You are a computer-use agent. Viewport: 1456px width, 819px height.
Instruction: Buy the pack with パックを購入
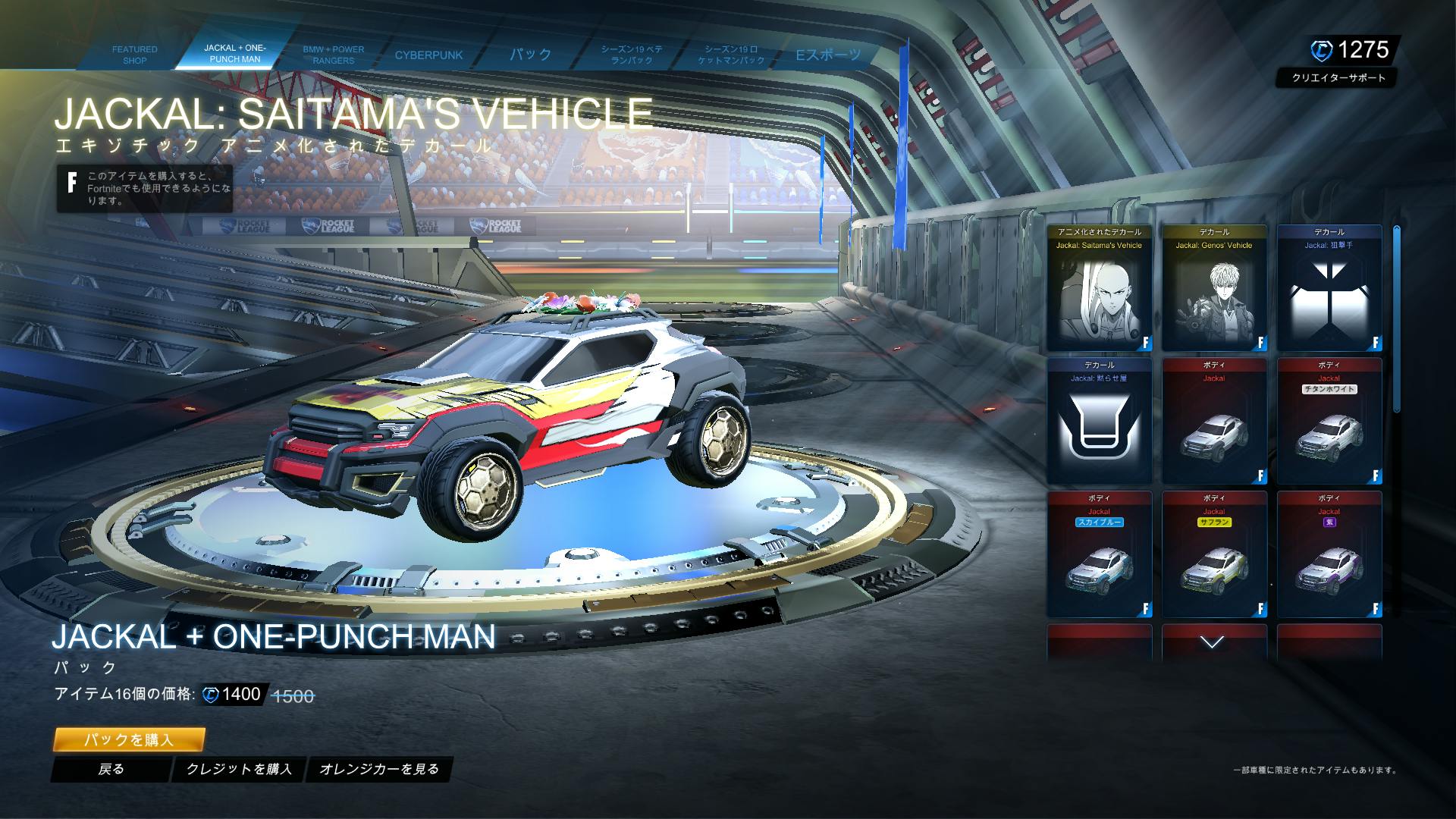[x=129, y=739]
